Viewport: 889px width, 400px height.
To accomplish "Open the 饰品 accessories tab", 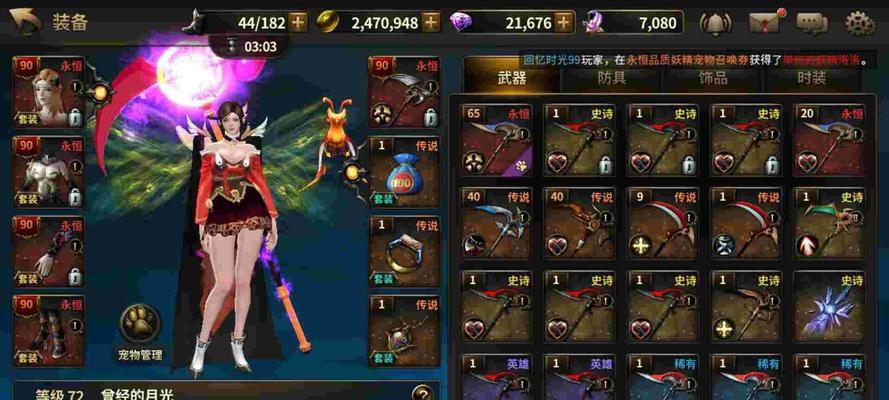I will click(711, 77).
